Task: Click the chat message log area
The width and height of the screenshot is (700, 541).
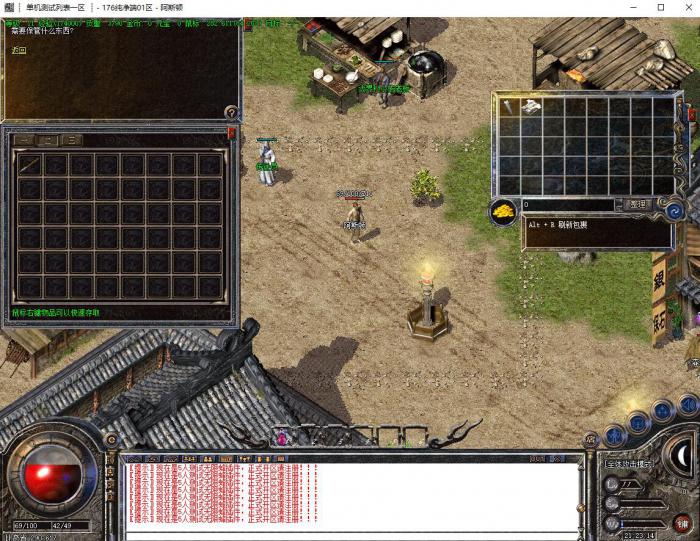Action: coord(350,493)
